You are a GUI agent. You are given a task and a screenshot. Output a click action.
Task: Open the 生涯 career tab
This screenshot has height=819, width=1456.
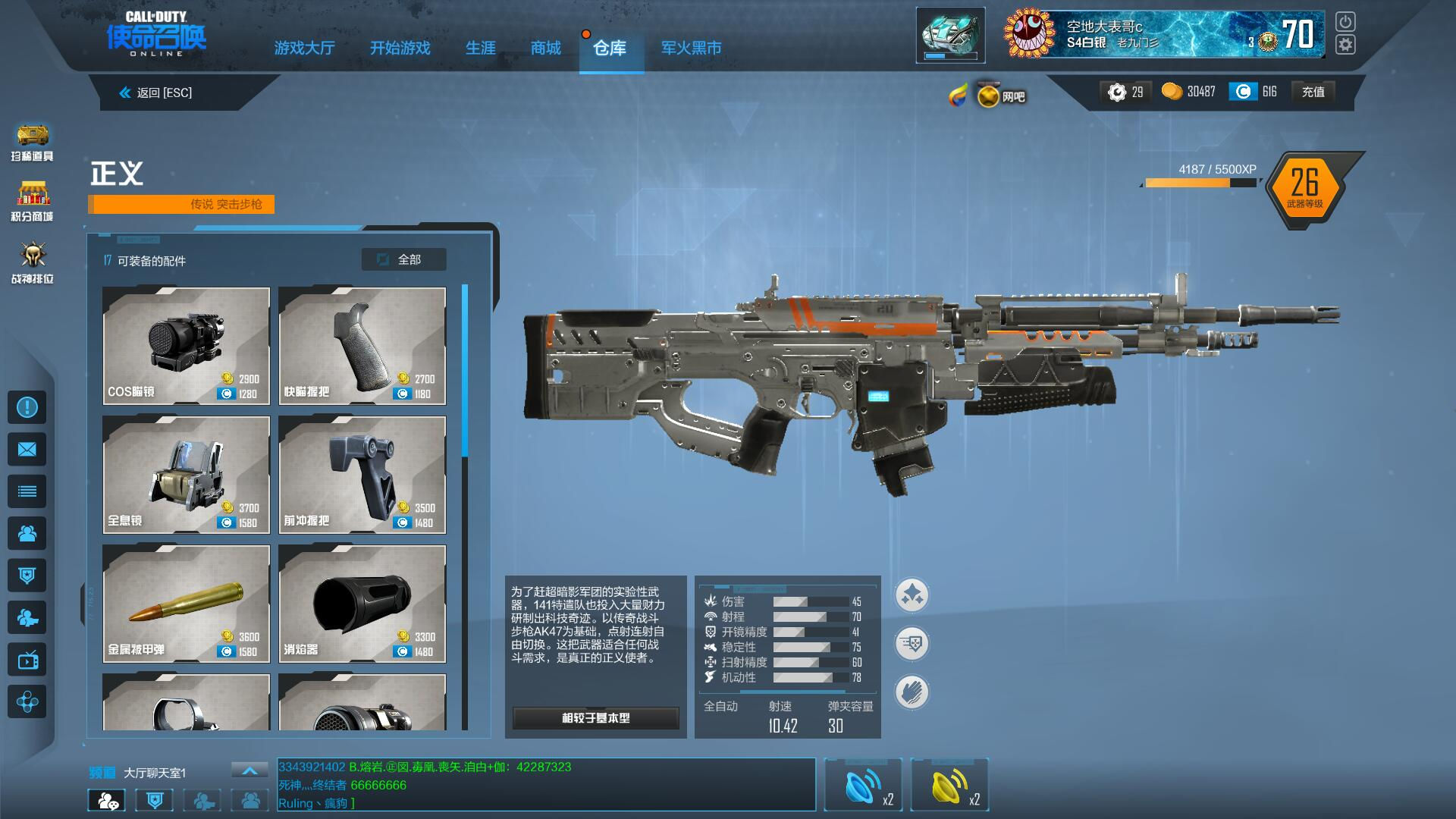[x=480, y=49]
